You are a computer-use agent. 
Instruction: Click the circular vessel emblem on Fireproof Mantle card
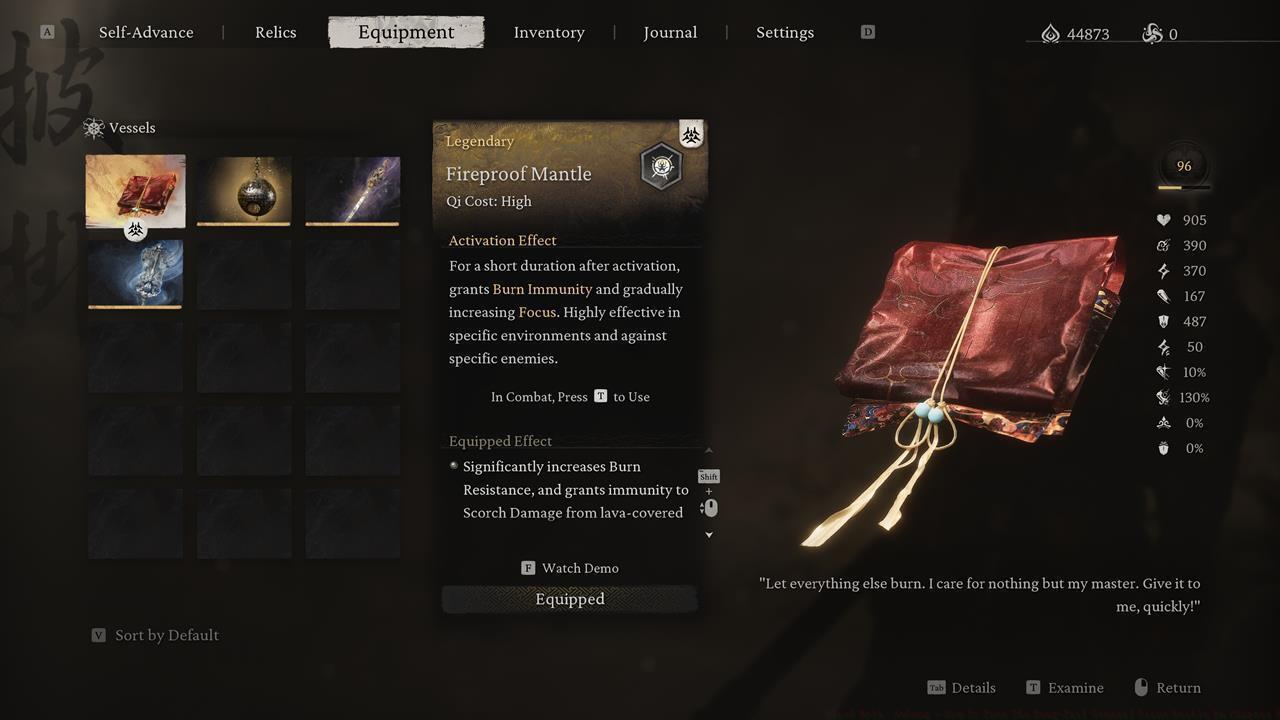(660, 166)
